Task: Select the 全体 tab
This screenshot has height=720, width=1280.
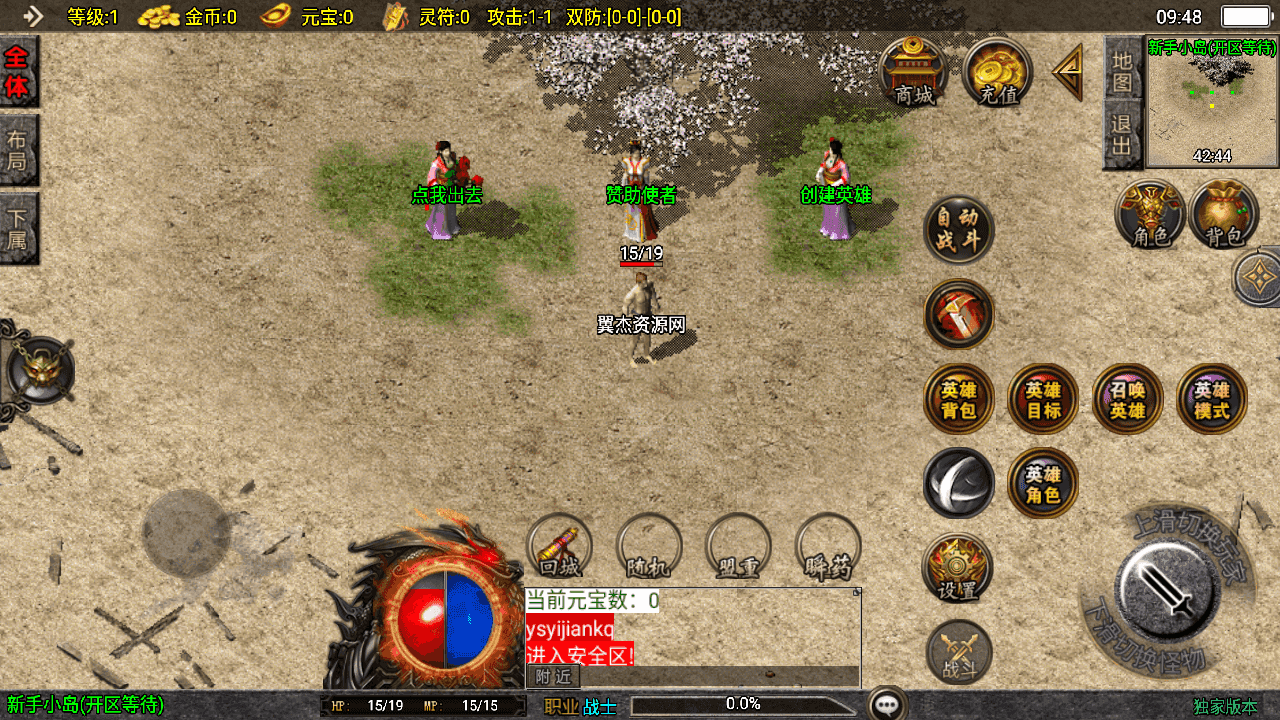Action: pyautogui.click(x=18, y=72)
